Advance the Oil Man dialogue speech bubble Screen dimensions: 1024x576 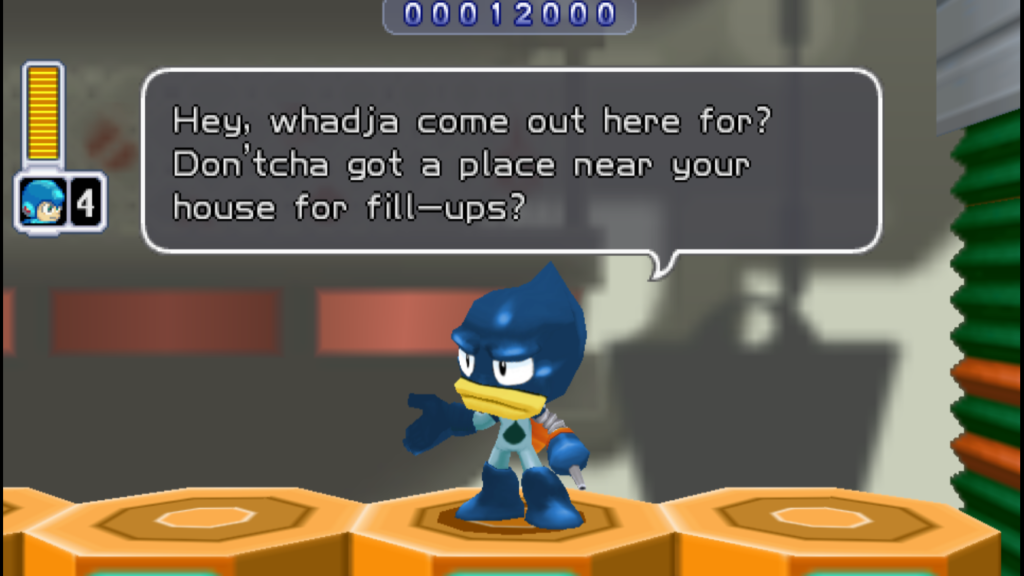point(511,161)
